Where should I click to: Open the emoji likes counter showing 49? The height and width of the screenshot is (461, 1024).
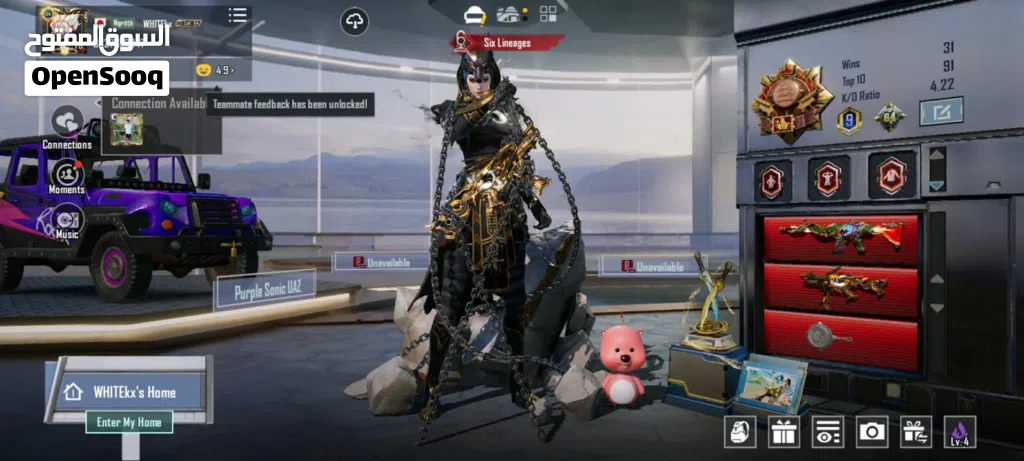point(215,70)
